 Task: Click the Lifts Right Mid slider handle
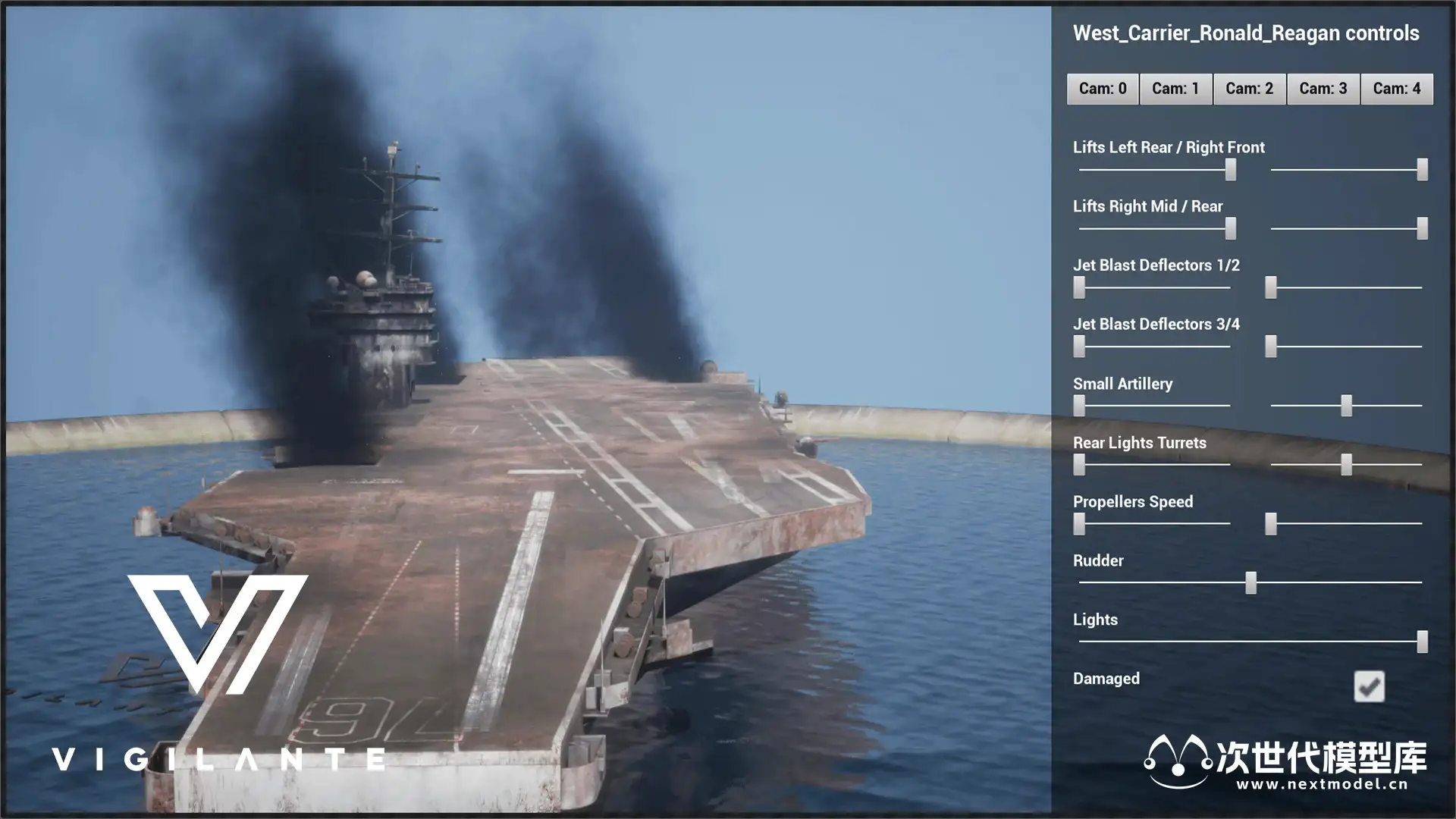tap(1230, 228)
